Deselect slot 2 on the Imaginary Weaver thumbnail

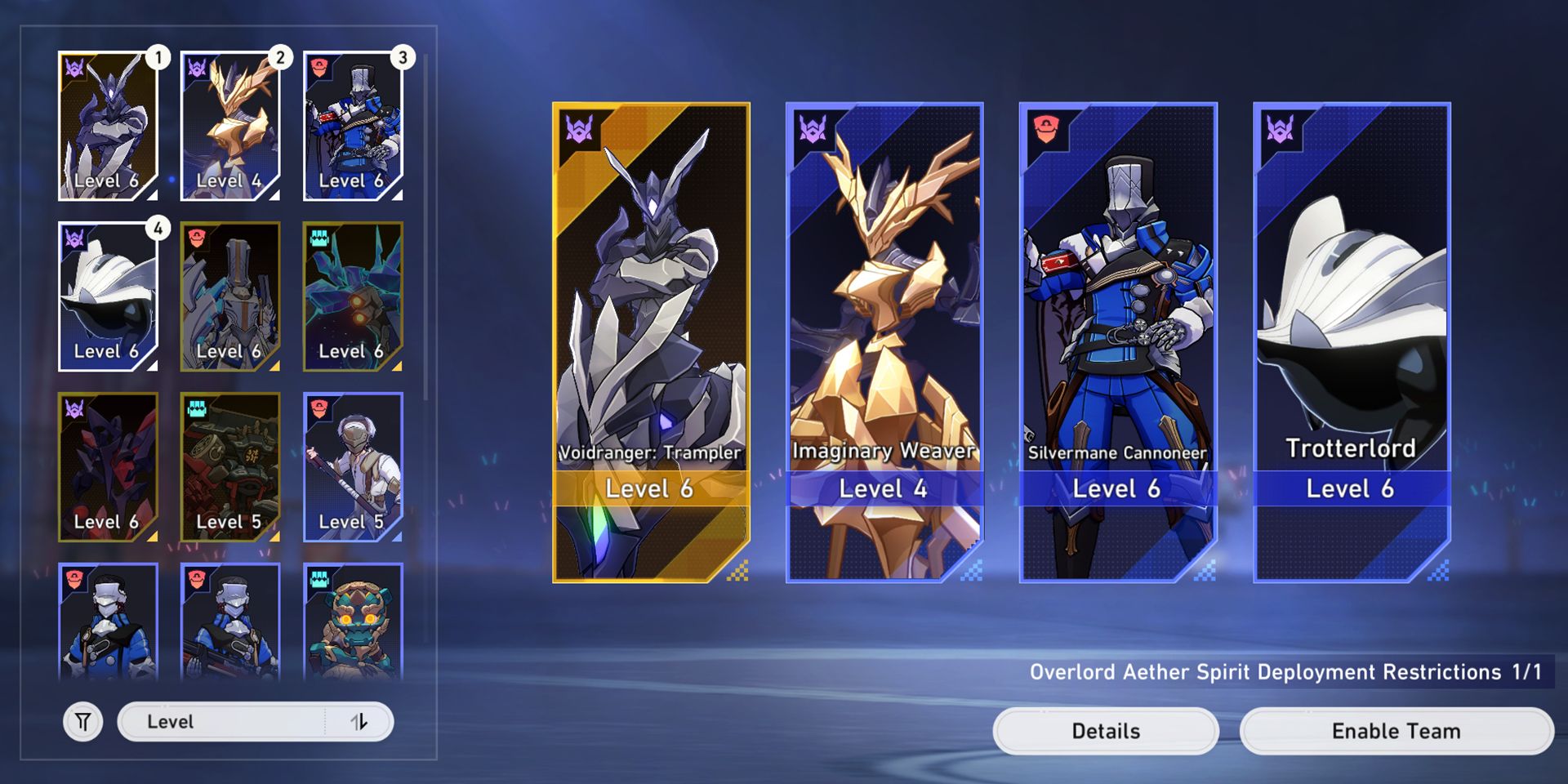coord(280,58)
